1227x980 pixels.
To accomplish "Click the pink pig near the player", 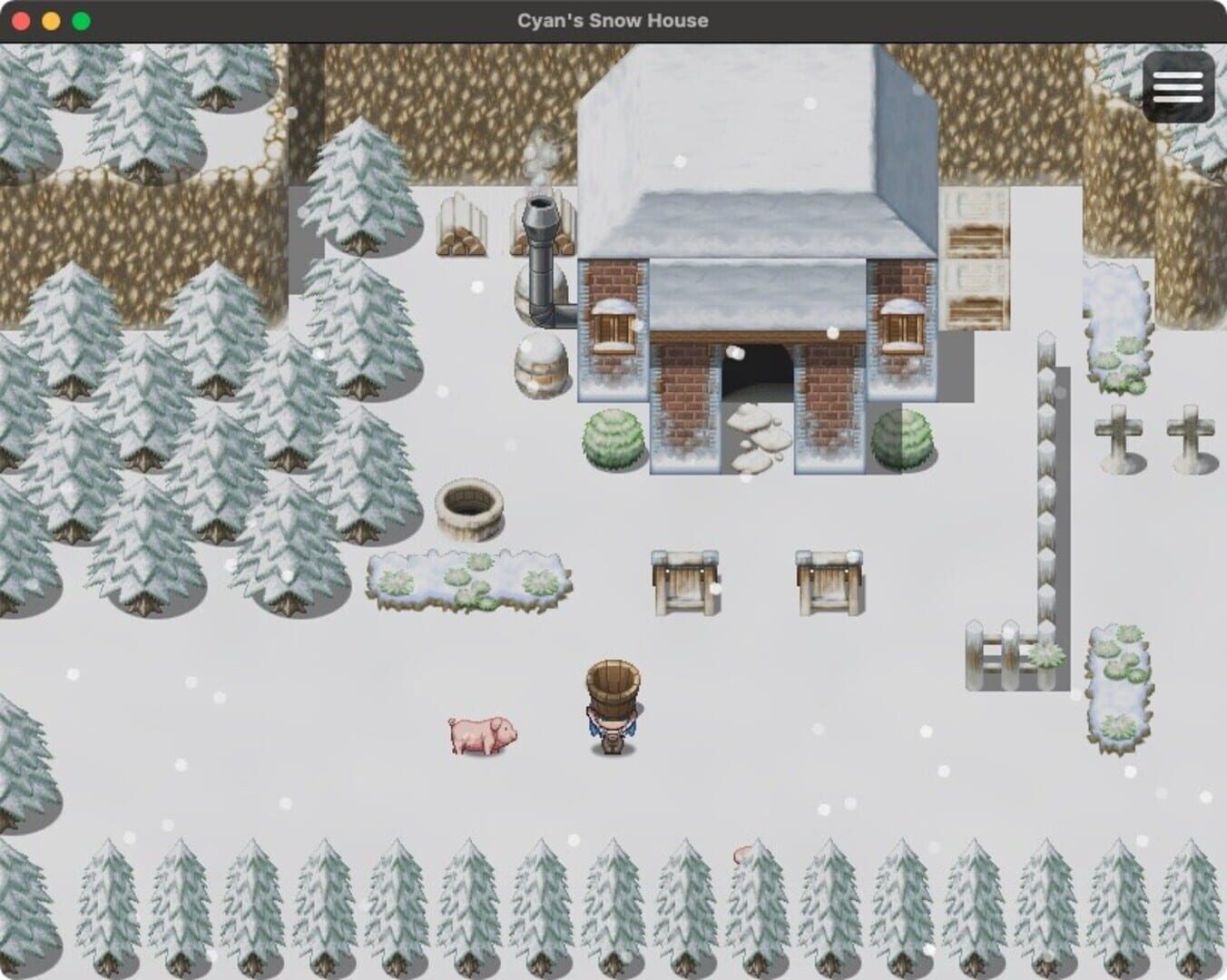I will point(481,737).
